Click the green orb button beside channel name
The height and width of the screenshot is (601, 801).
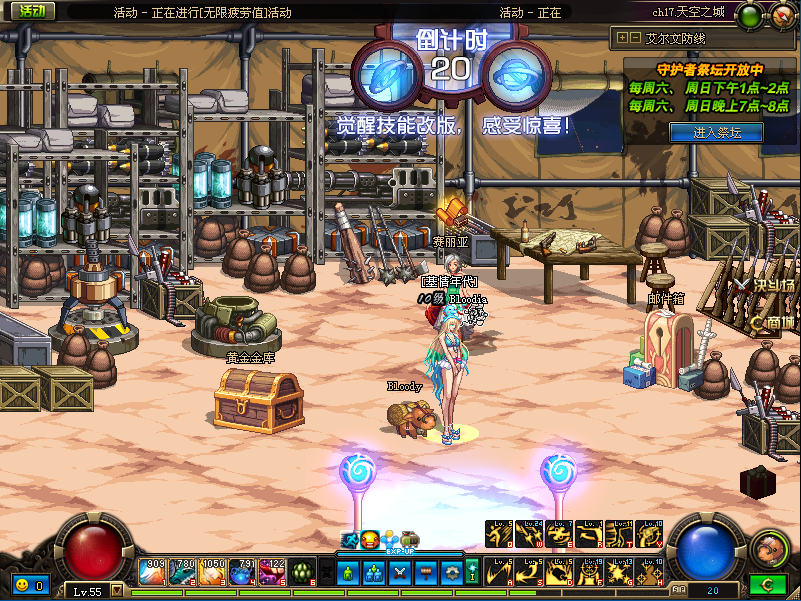[x=748, y=16]
